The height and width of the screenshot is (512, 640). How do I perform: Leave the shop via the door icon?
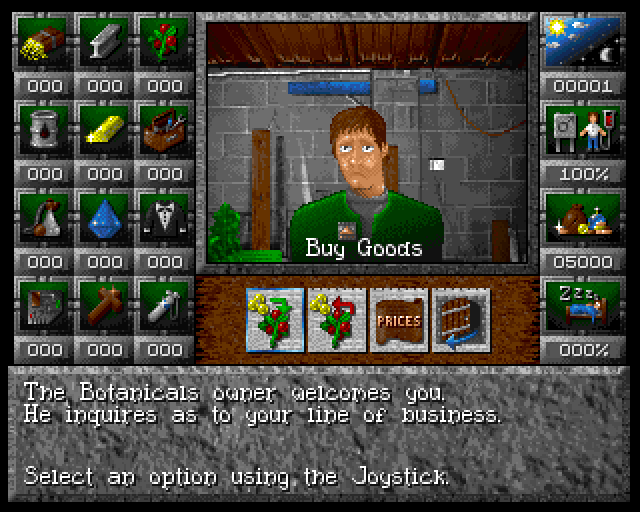[460, 319]
